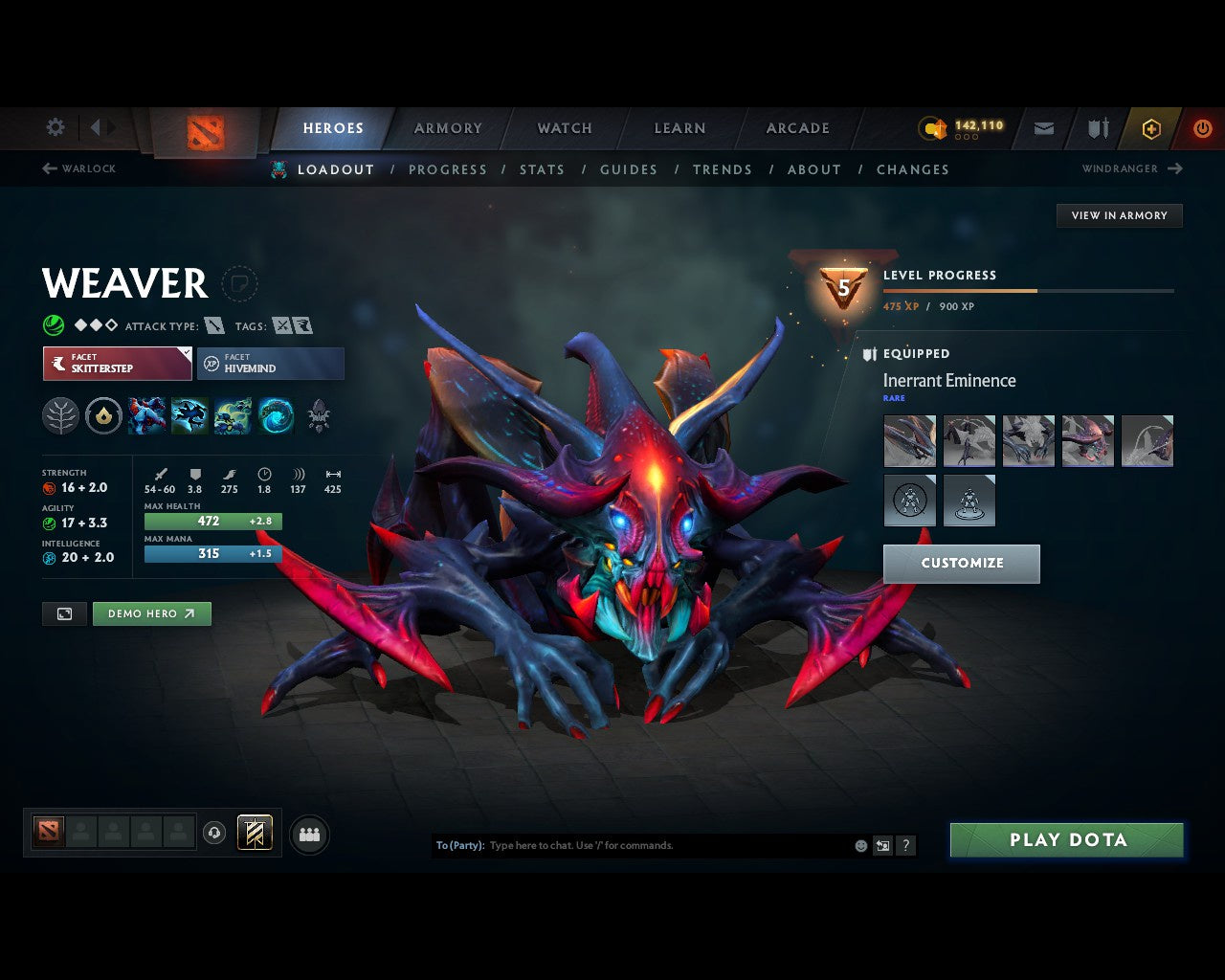Open the ARMORY menu item
This screenshot has width=1225, height=980.
(x=447, y=128)
